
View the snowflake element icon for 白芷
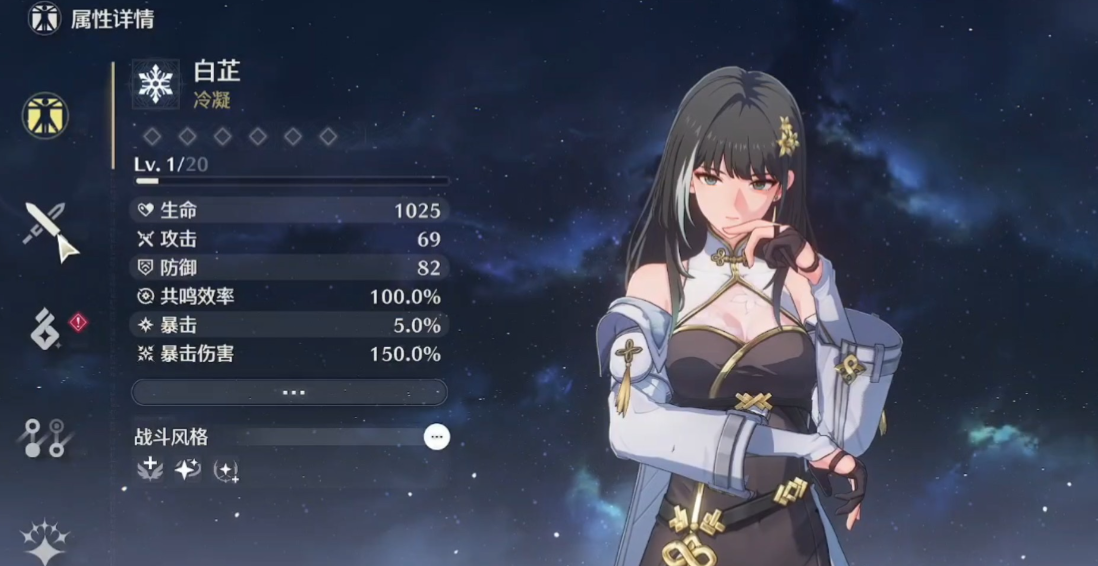[156, 84]
